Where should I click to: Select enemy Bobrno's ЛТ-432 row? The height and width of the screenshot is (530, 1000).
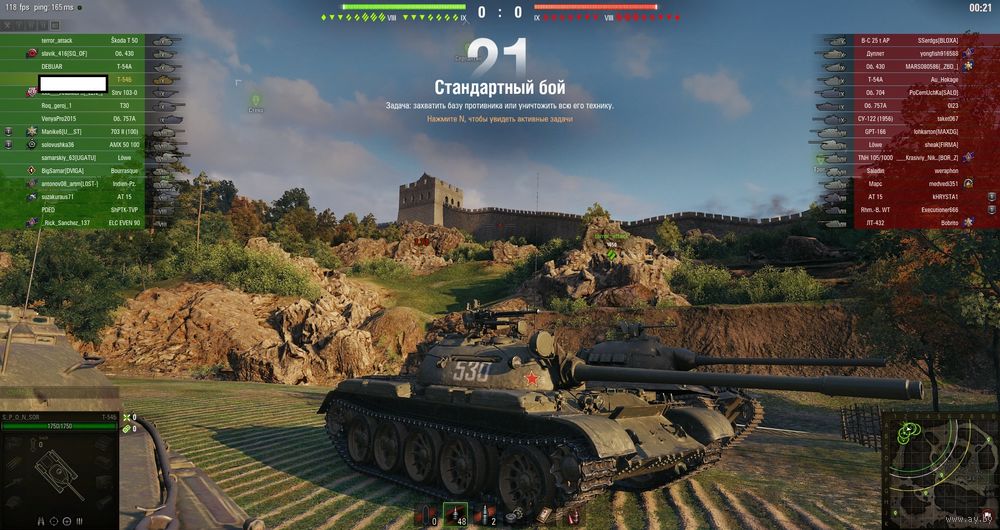910,223
